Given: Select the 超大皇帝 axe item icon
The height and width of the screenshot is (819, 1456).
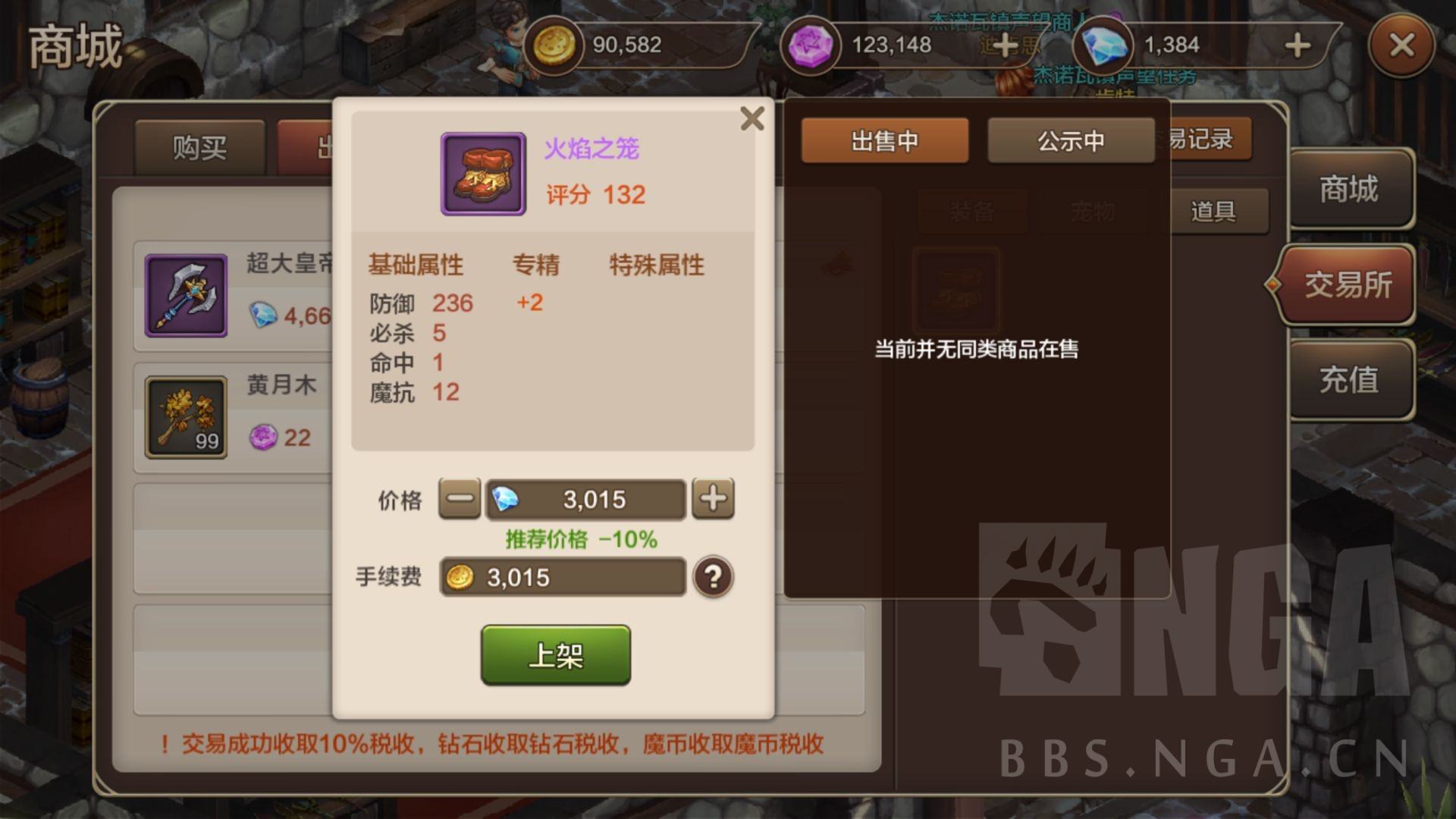Looking at the screenshot, I should 187,296.
